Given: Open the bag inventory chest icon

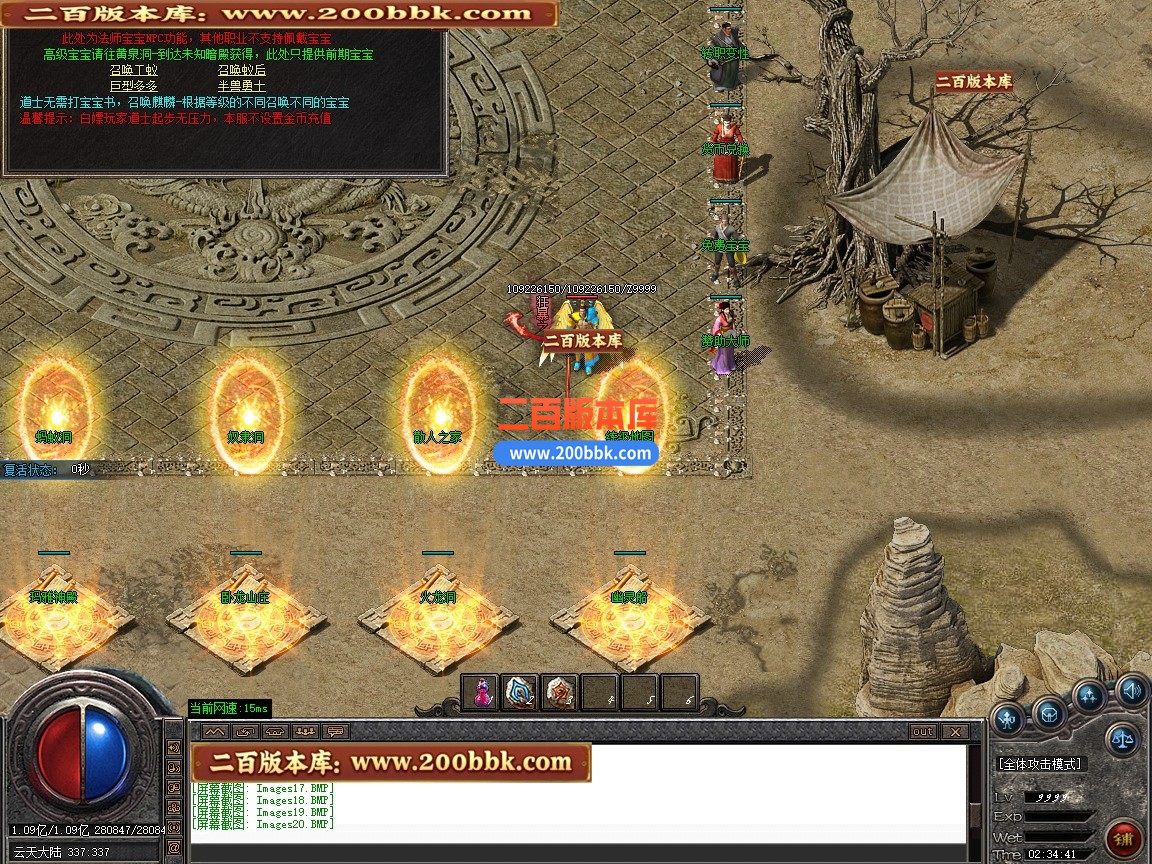Looking at the screenshot, I should (x=1049, y=714).
